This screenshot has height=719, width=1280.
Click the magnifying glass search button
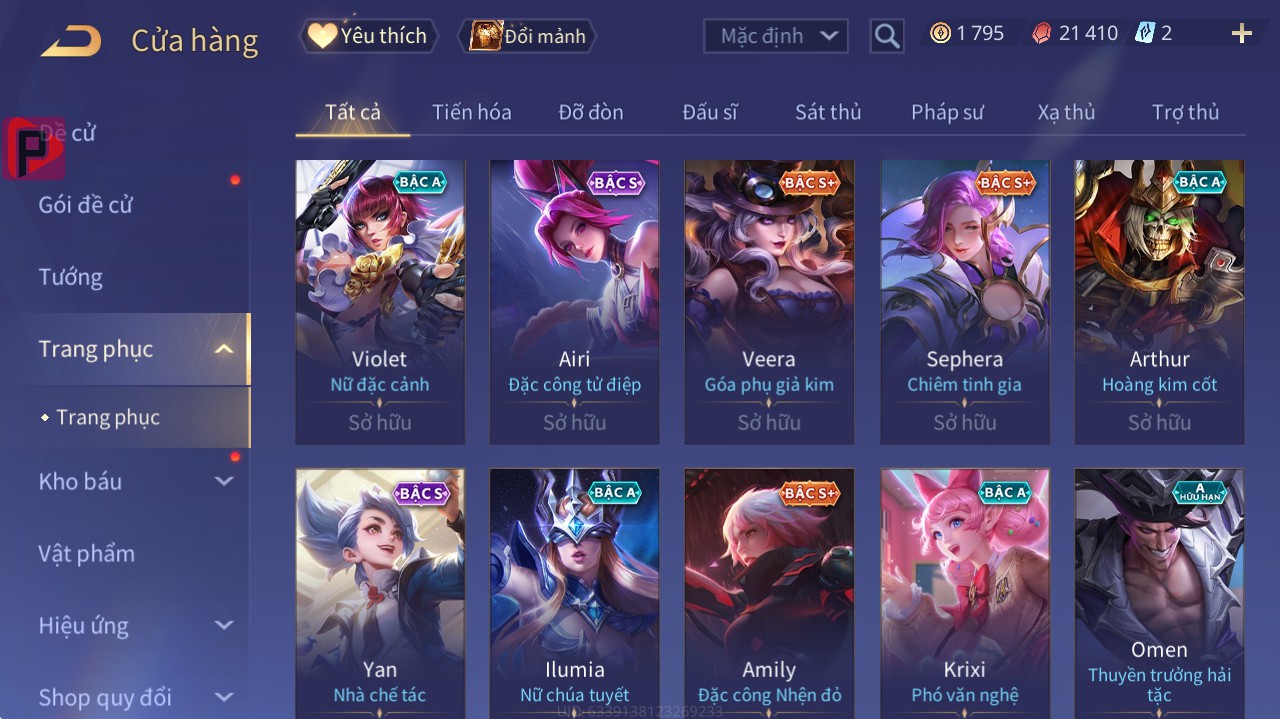(887, 36)
